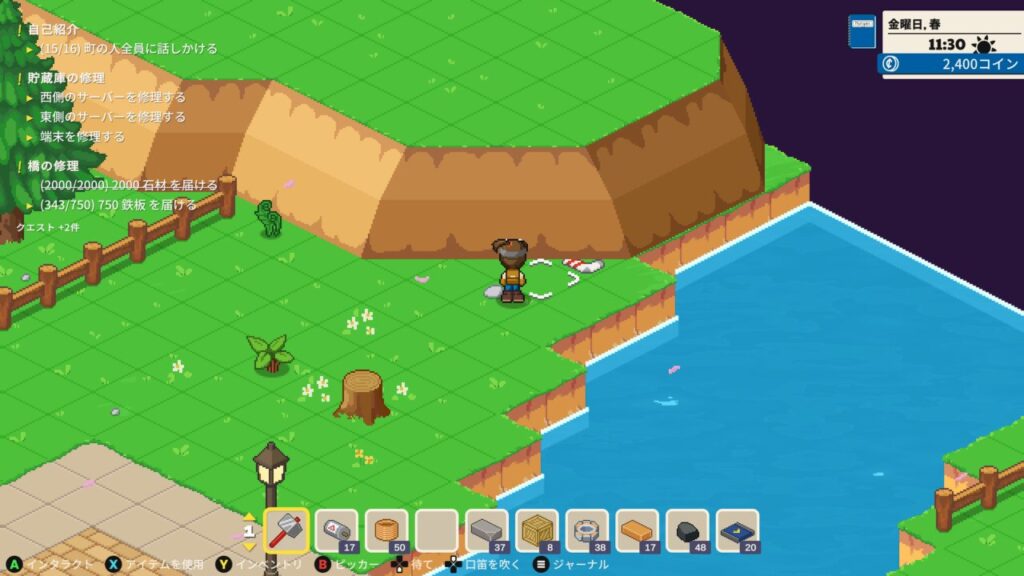1024x576 pixels.
Task: Select the metal hex nut slot
Action: (x=587, y=530)
